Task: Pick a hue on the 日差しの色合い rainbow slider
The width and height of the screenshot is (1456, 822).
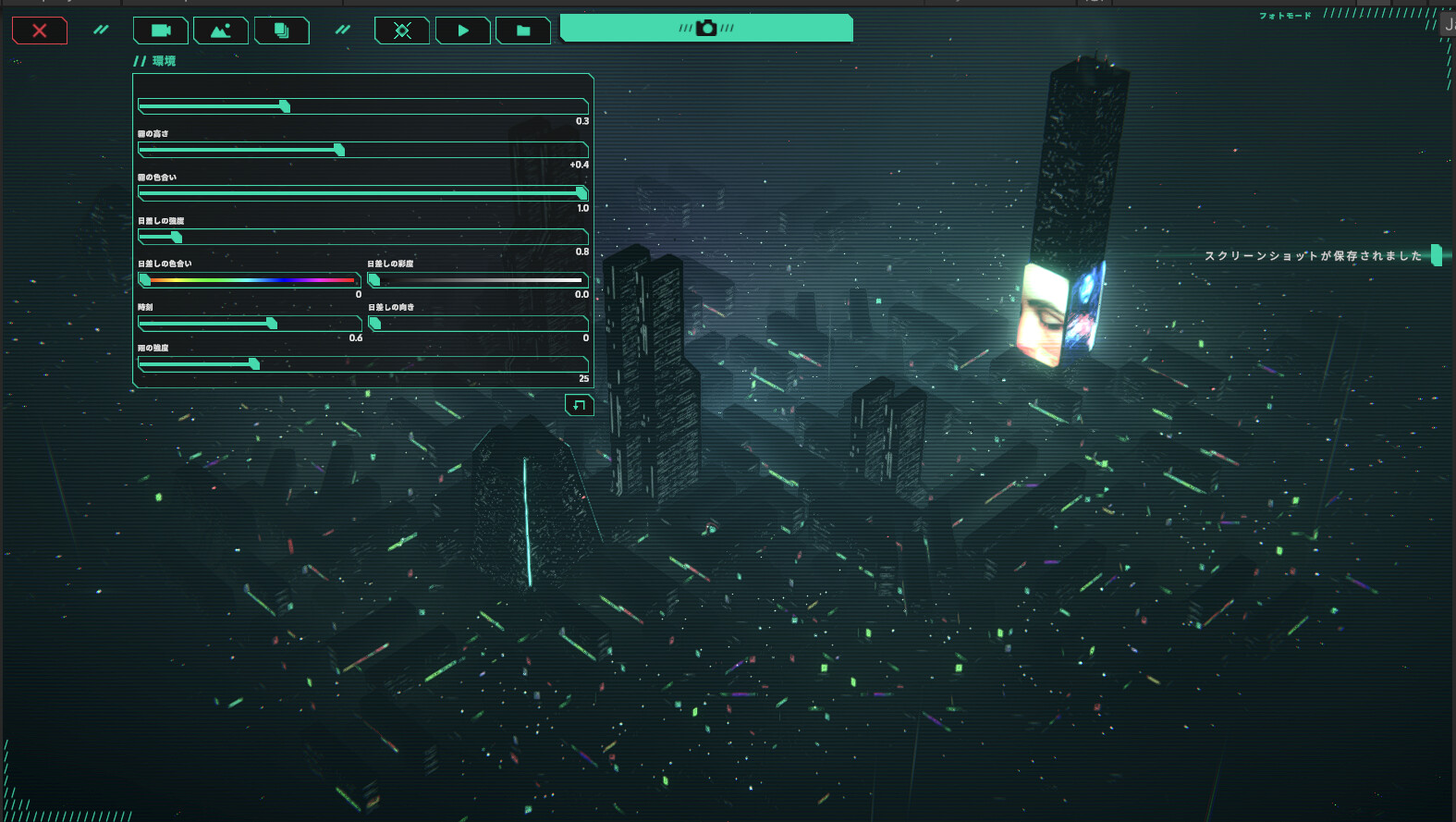Action: (250, 279)
